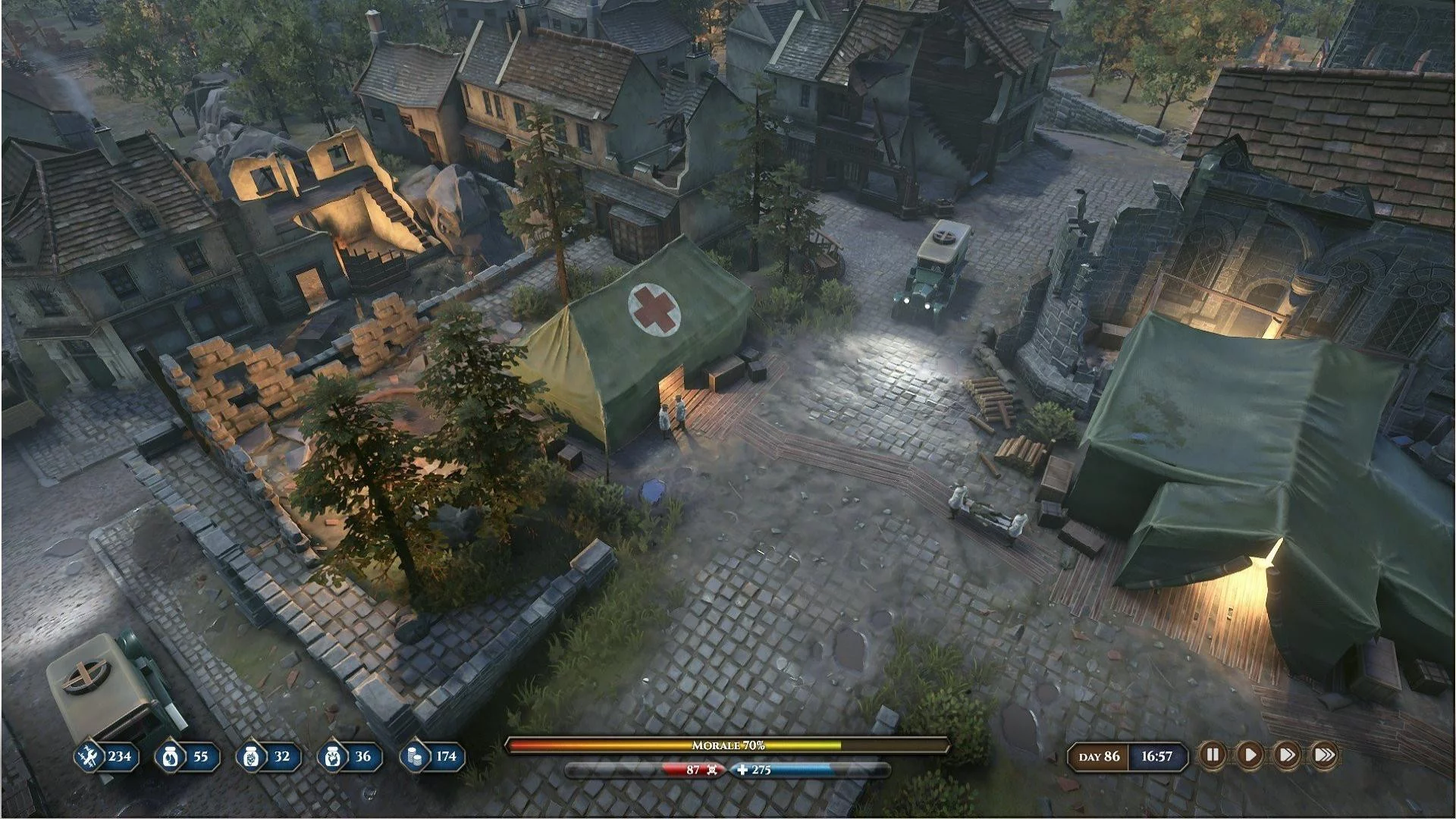Resume normal speed with the play button
The image size is (1456, 819).
tap(1249, 755)
